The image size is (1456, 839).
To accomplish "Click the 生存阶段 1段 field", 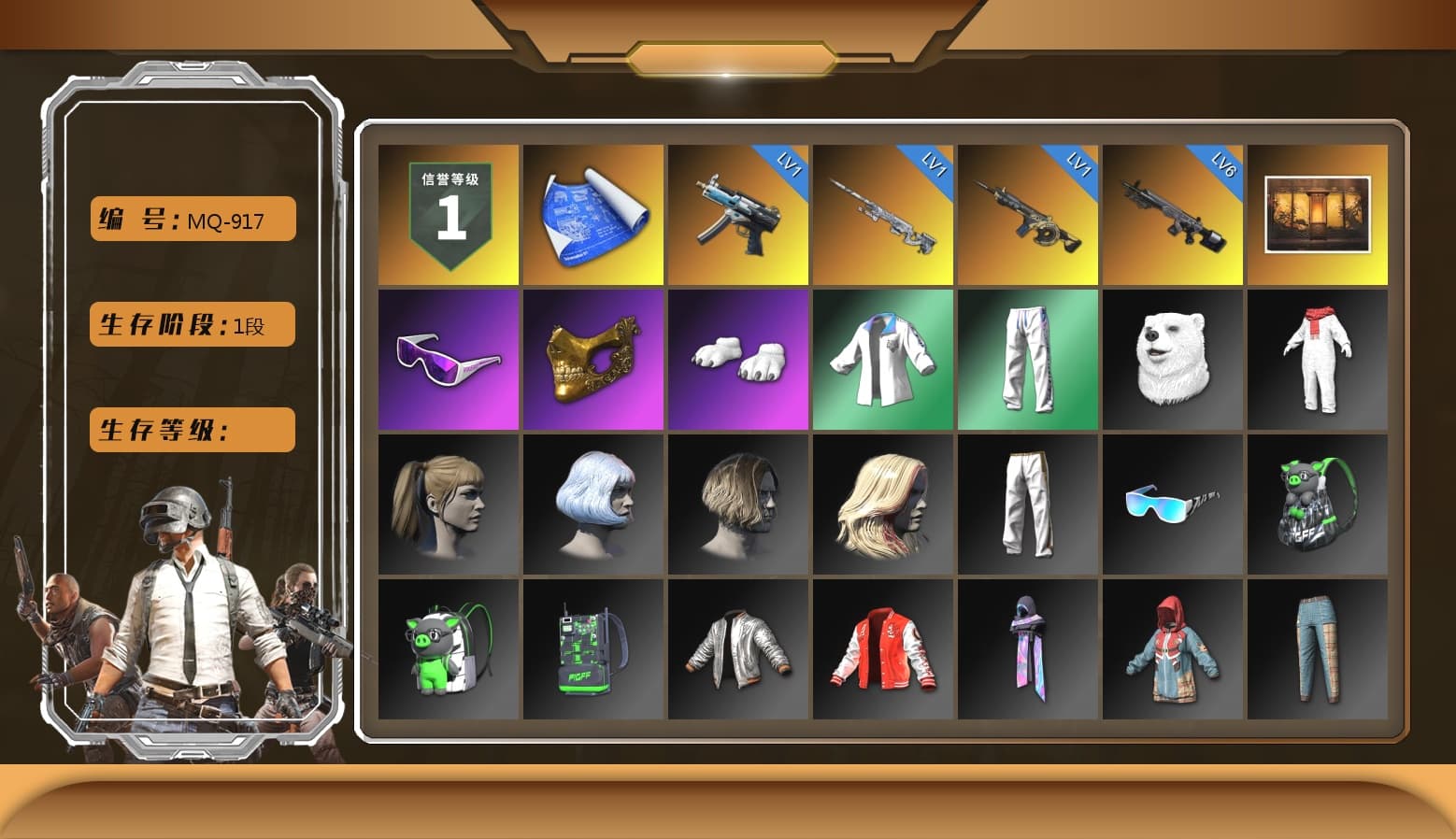I will click(191, 324).
